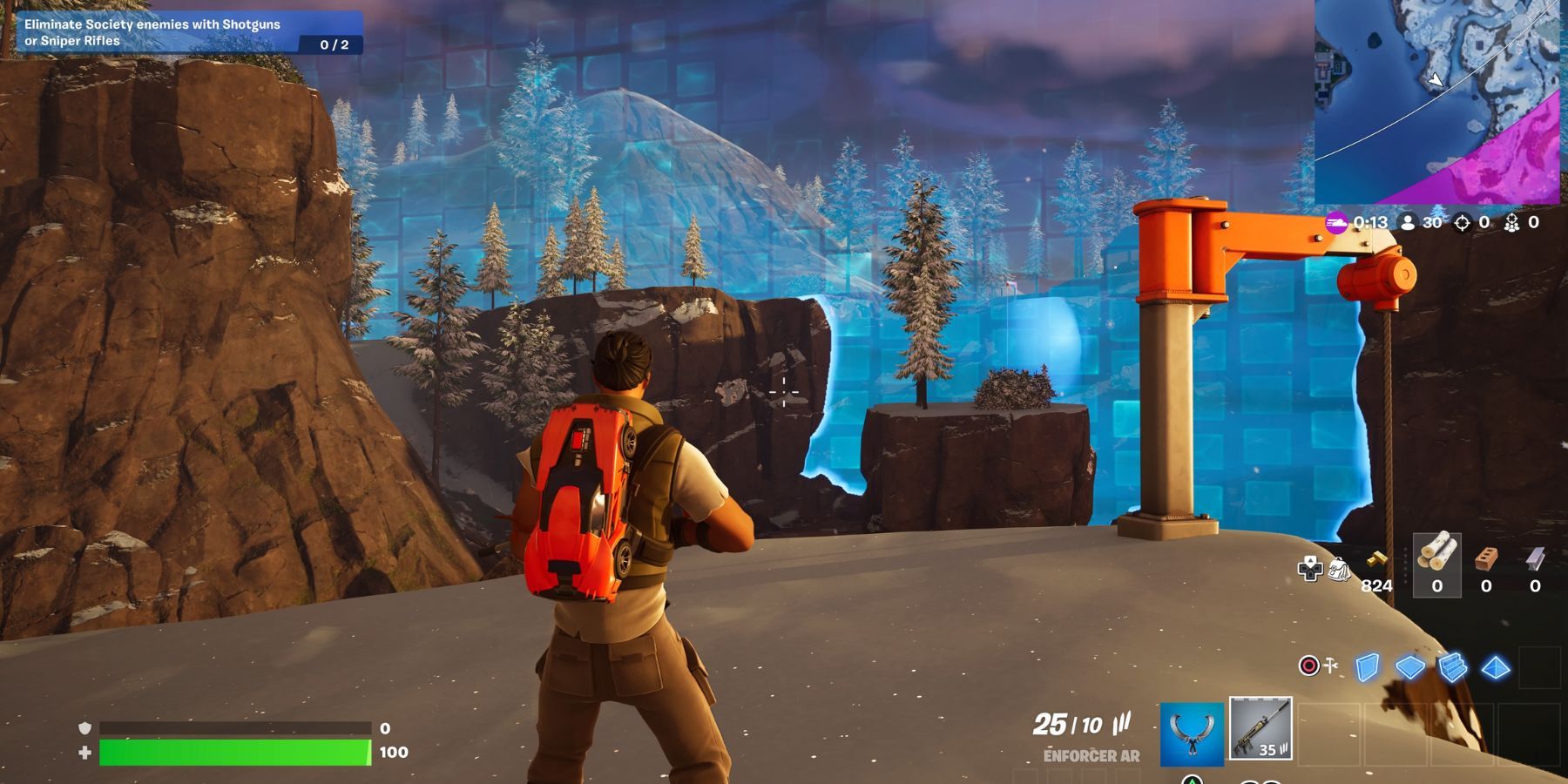Viewport: 1568px width, 784px height.
Task: Select the stairs build piece
Action: (1452, 666)
